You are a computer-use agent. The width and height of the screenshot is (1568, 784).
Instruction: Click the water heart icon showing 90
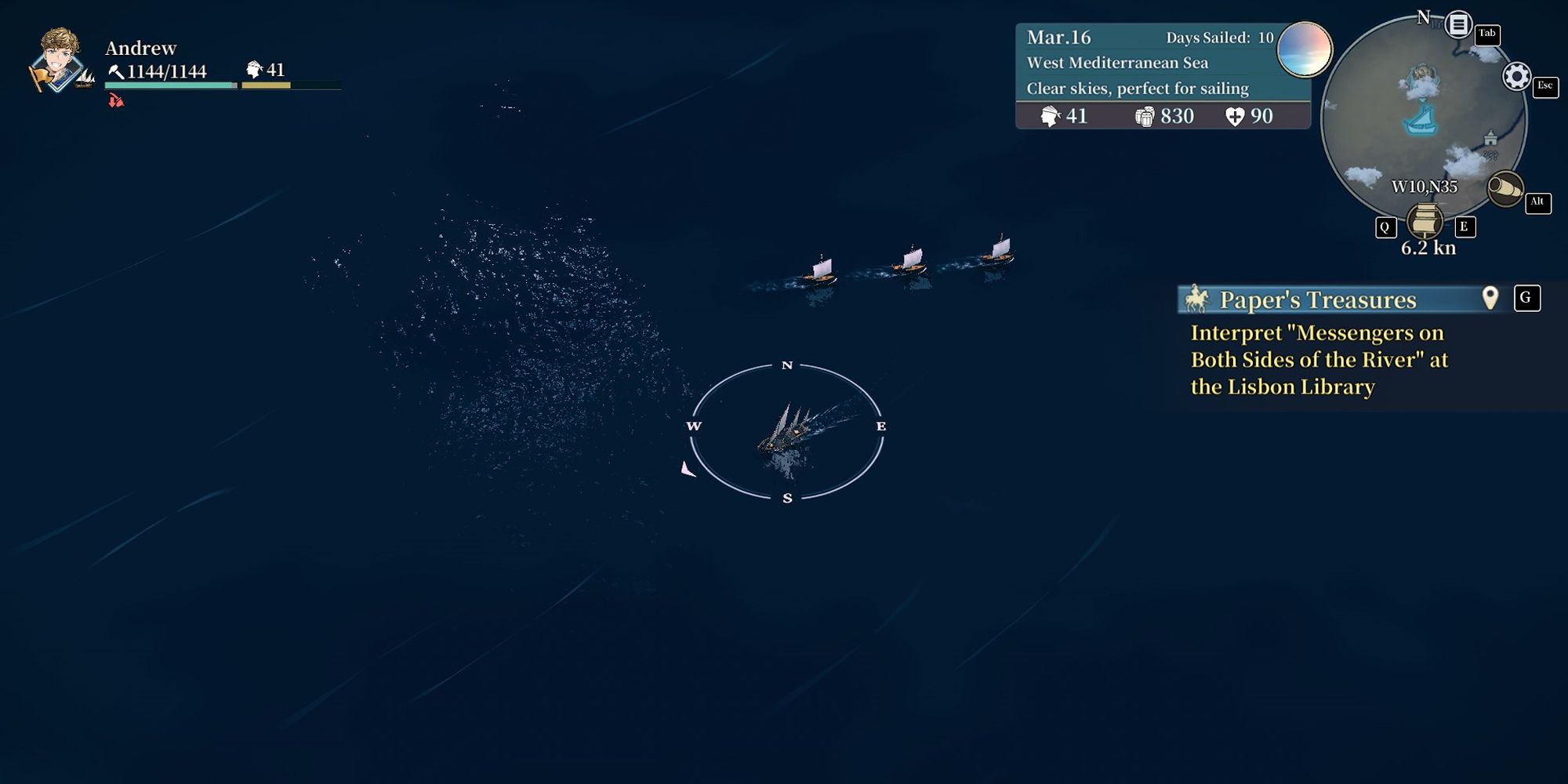tap(1236, 116)
